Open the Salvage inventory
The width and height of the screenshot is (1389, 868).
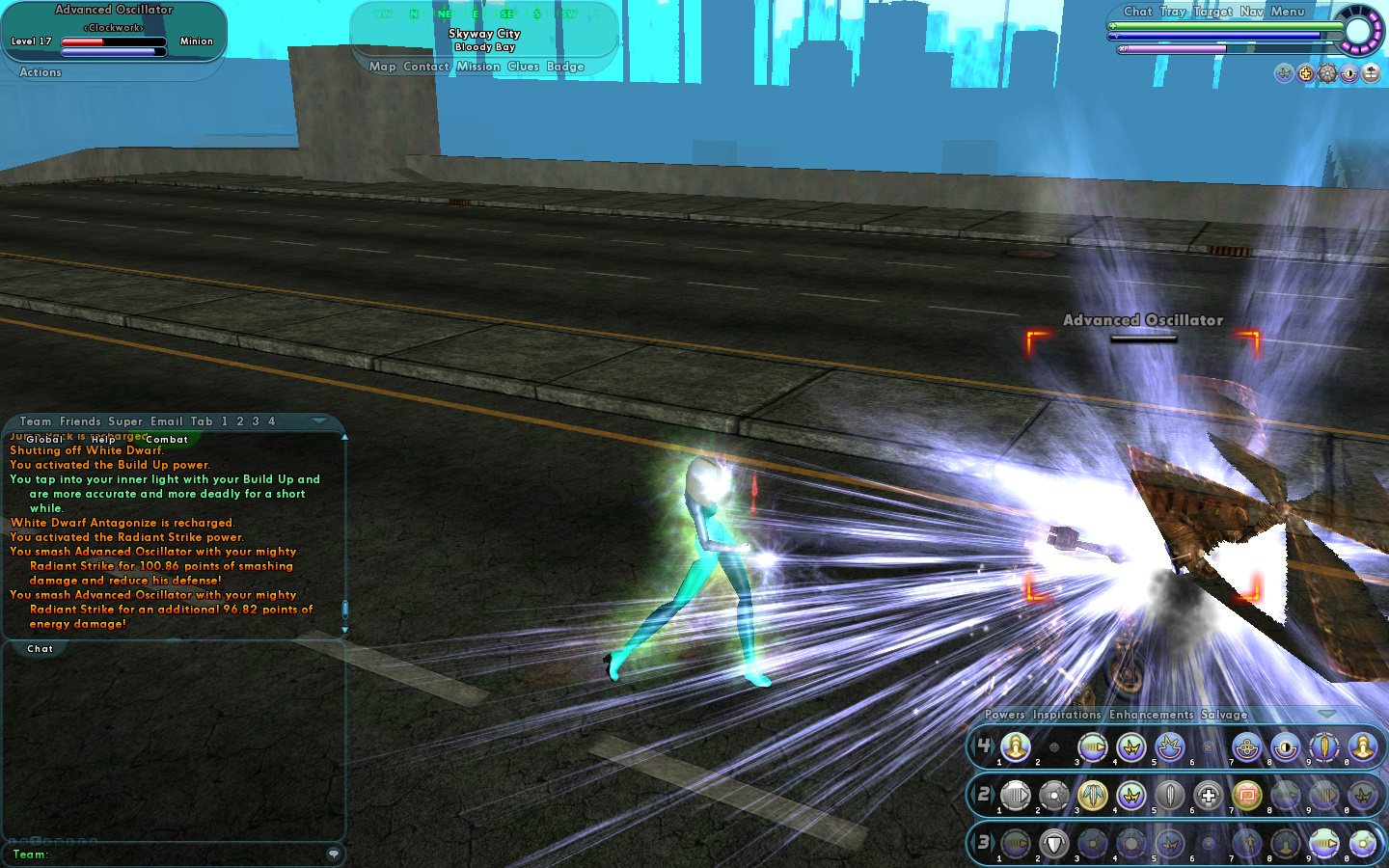pyautogui.click(x=1224, y=715)
